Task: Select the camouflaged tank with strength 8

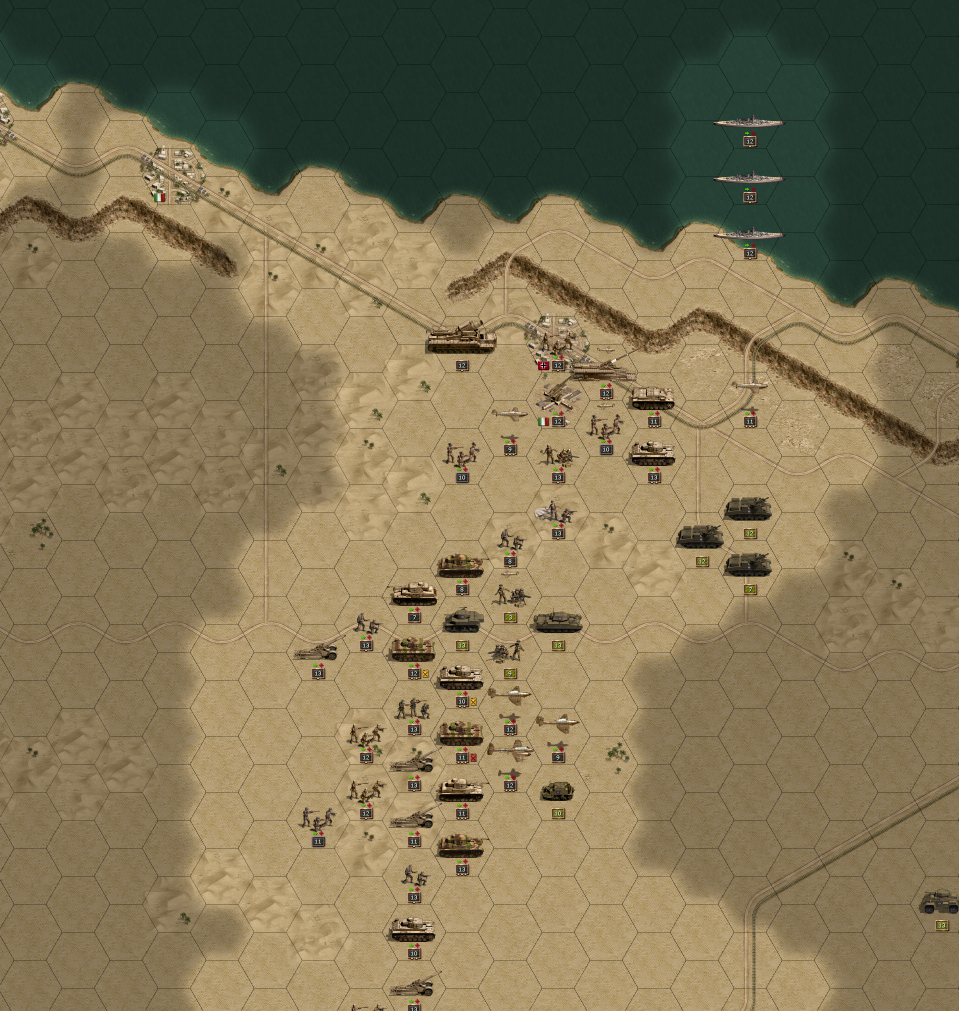Action: point(461,566)
